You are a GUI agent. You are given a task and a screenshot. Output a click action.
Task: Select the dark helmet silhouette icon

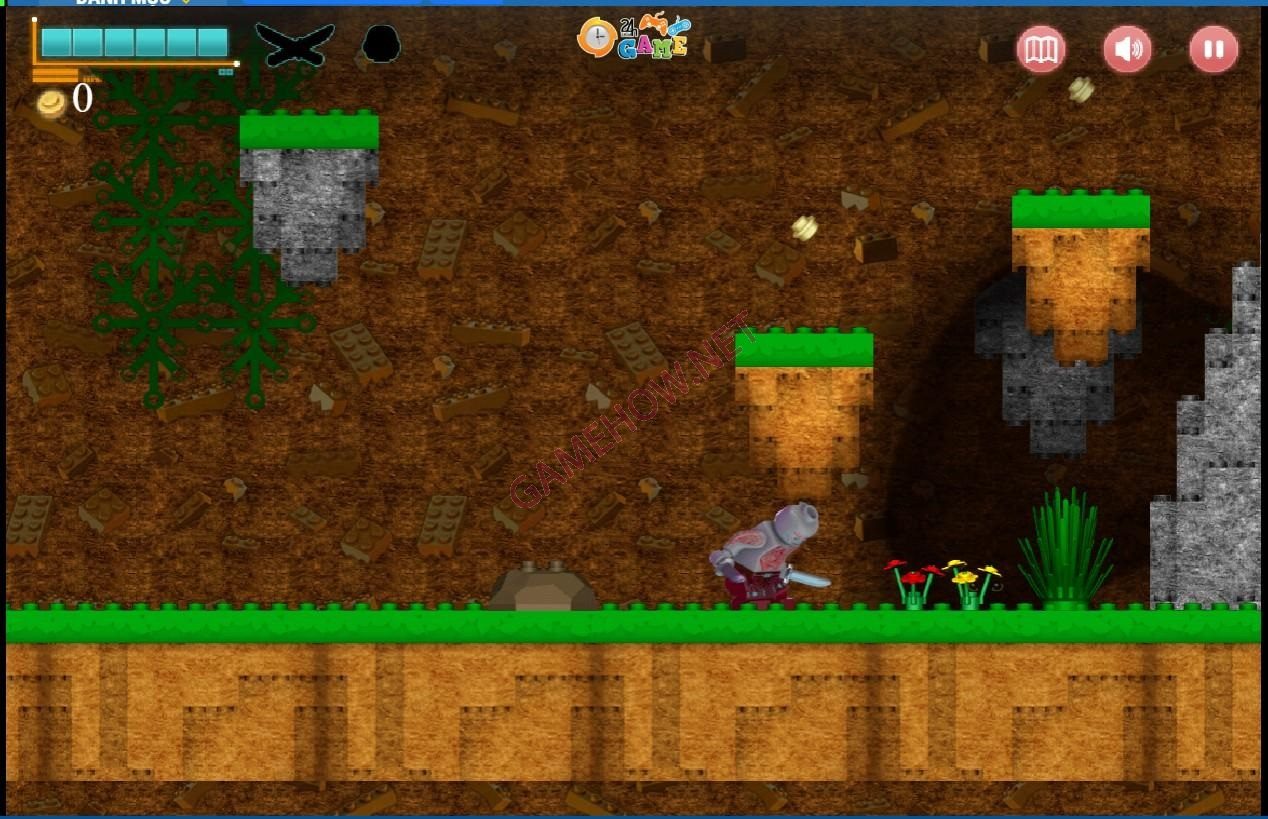click(x=381, y=44)
